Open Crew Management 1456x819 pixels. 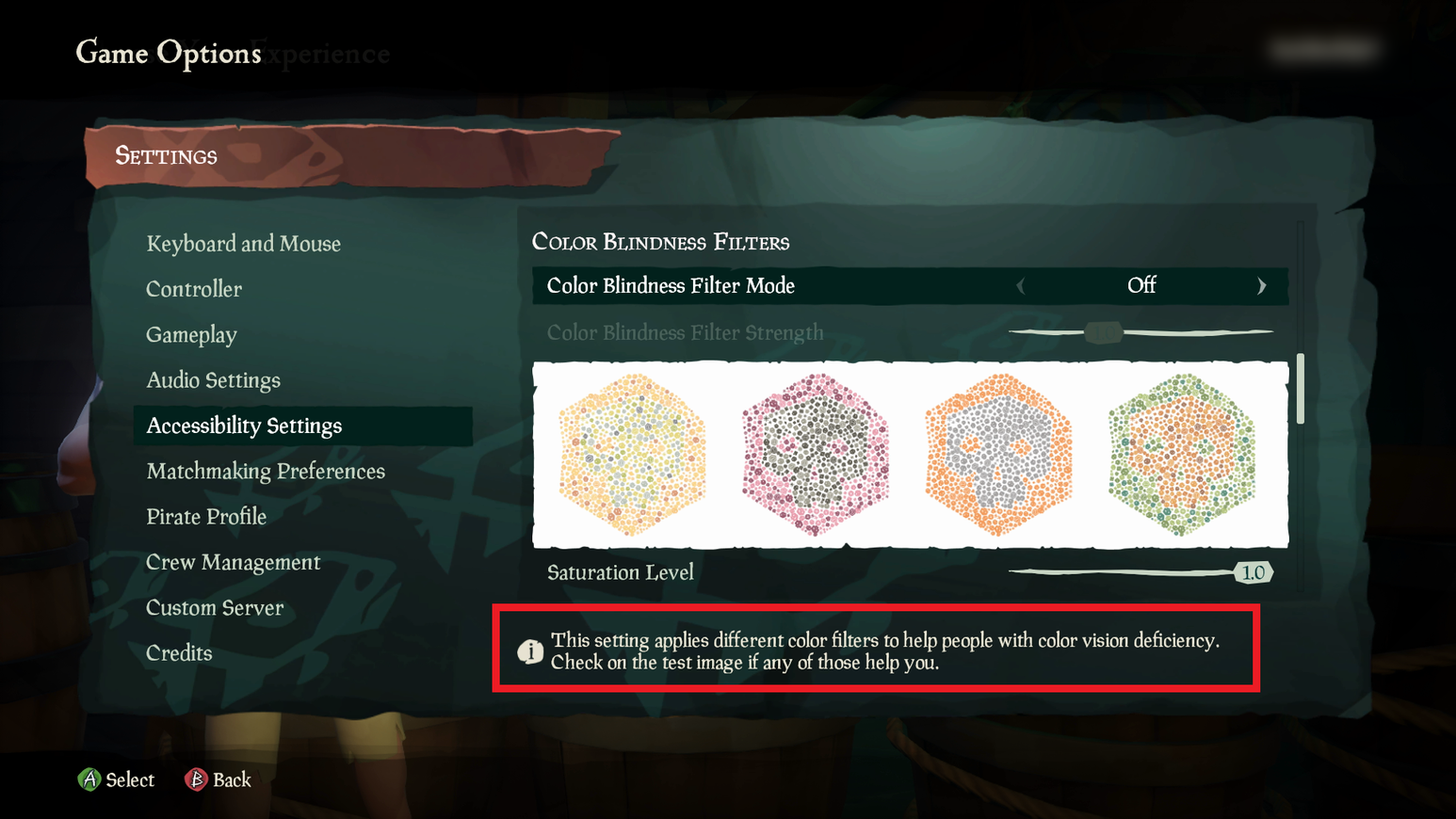click(233, 561)
